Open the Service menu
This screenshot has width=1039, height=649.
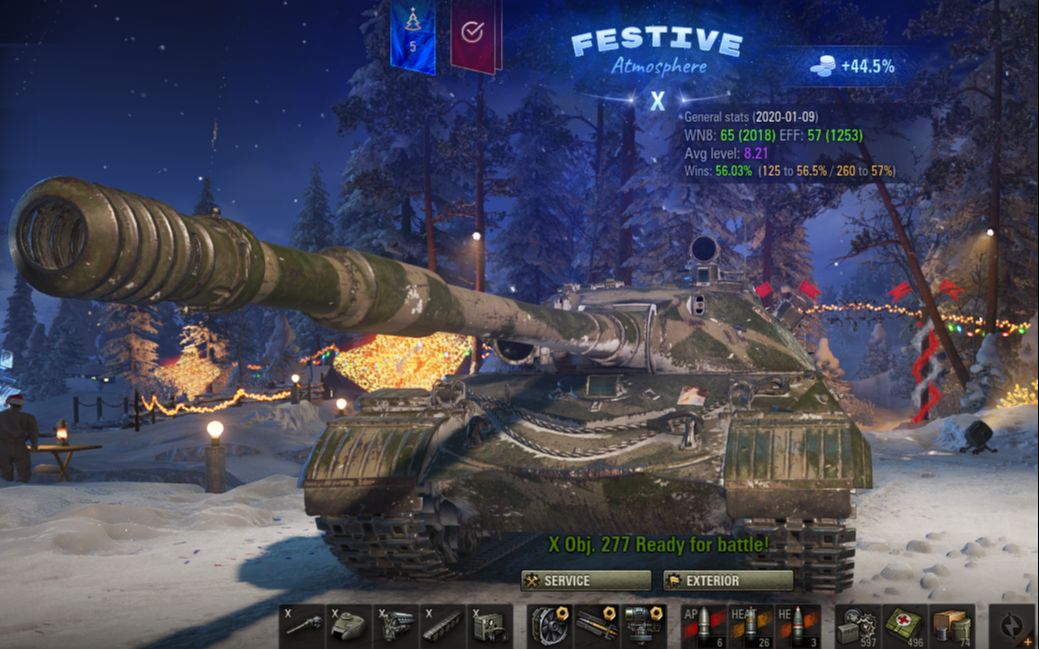click(x=585, y=581)
